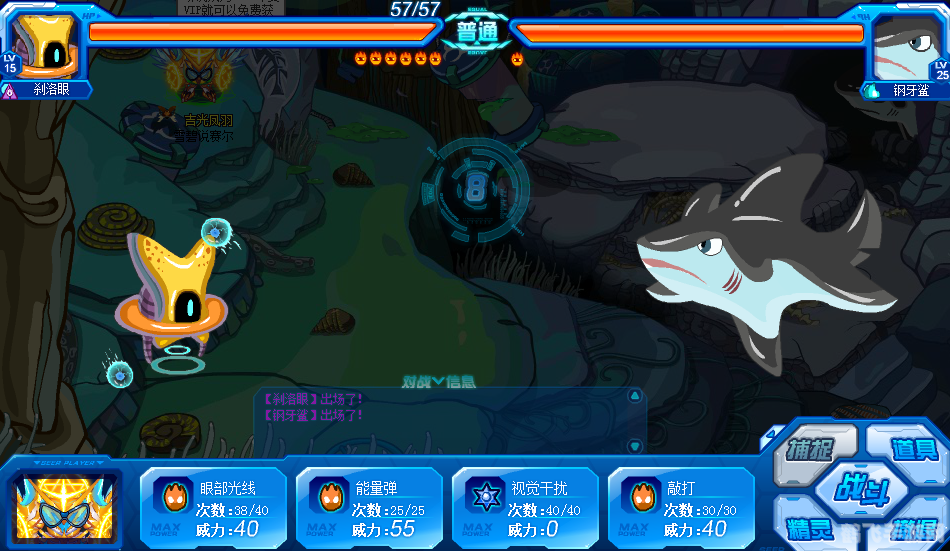
Task: Use the 眼部光线 skill
Action: (213, 508)
